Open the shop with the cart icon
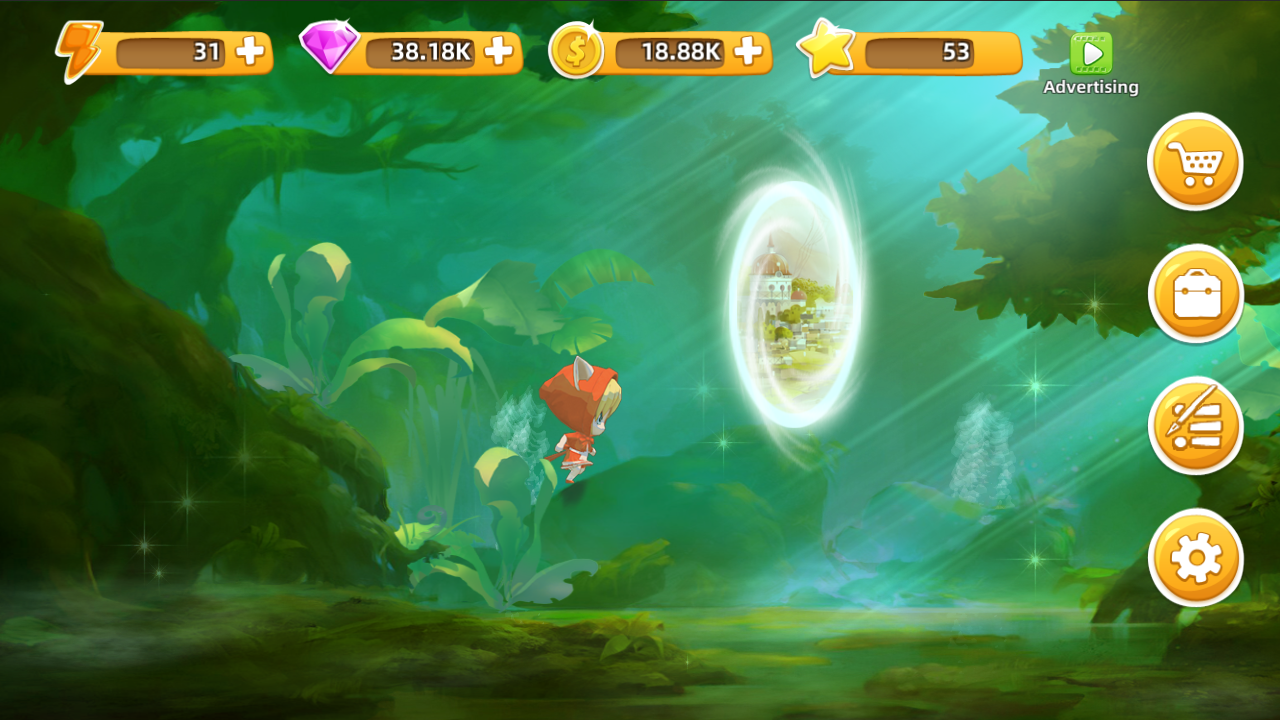1280x720 pixels. (1196, 162)
